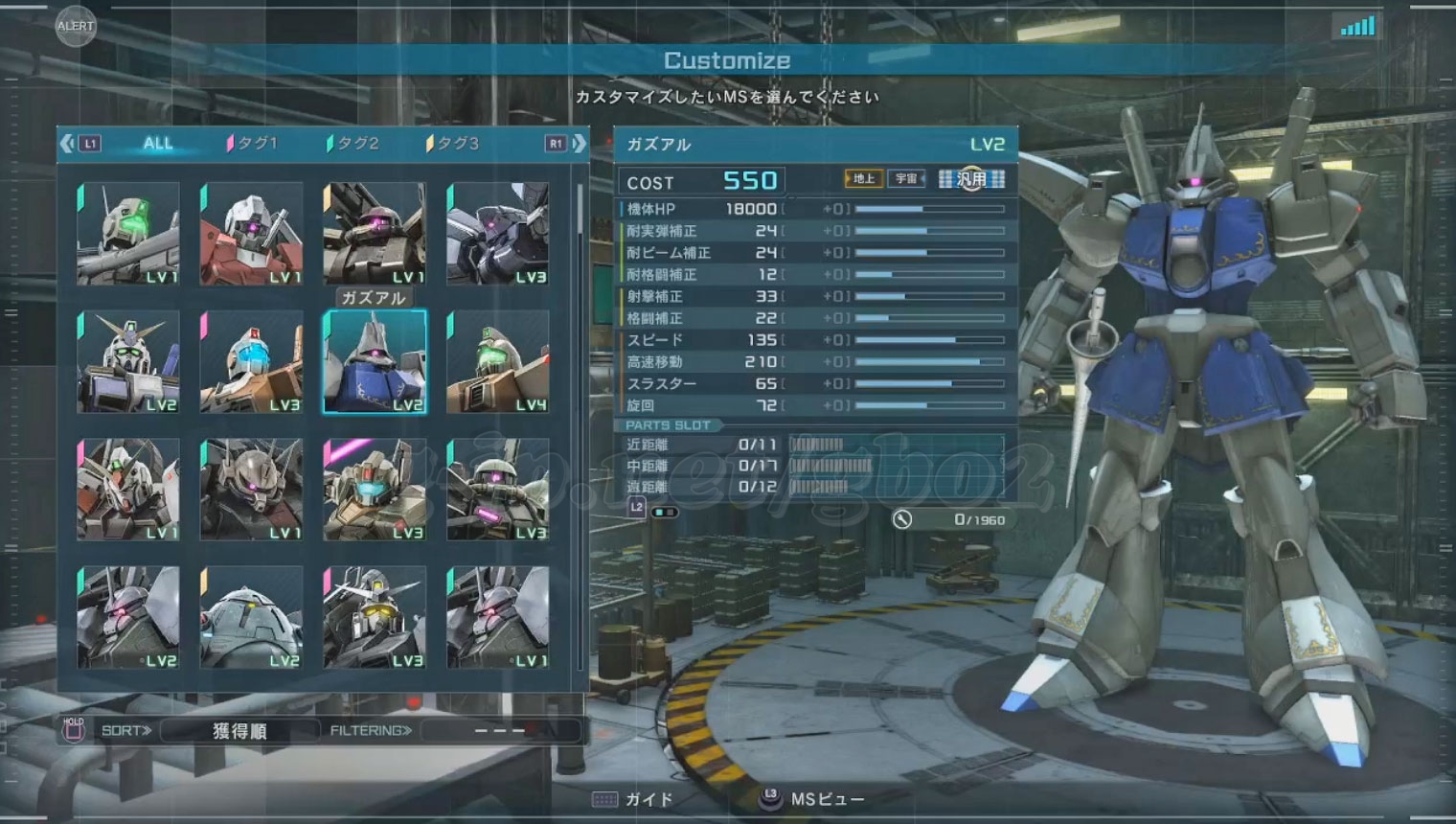Click the ALERT badge in the corner
Image resolution: width=1456 pixels, height=824 pixels.
(x=75, y=26)
